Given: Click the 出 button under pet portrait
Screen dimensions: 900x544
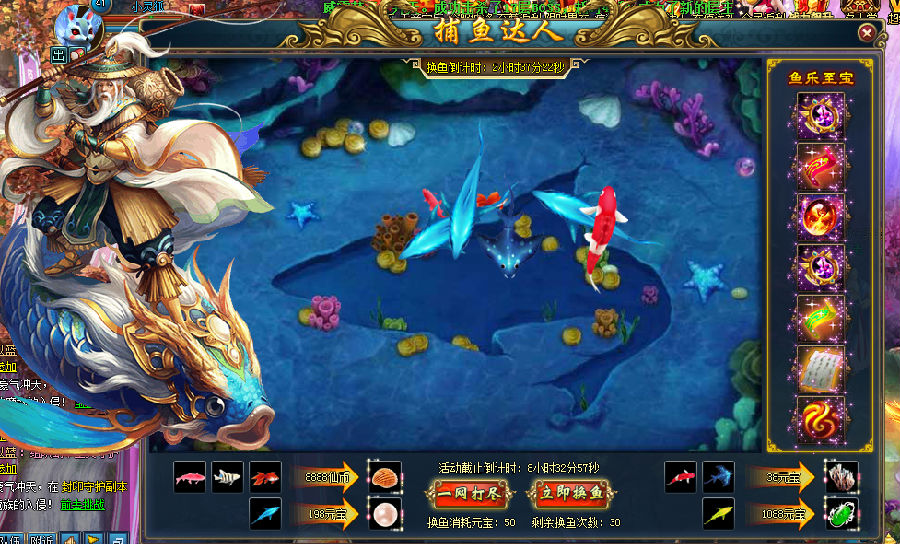Looking at the screenshot, I should (x=58, y=54).
